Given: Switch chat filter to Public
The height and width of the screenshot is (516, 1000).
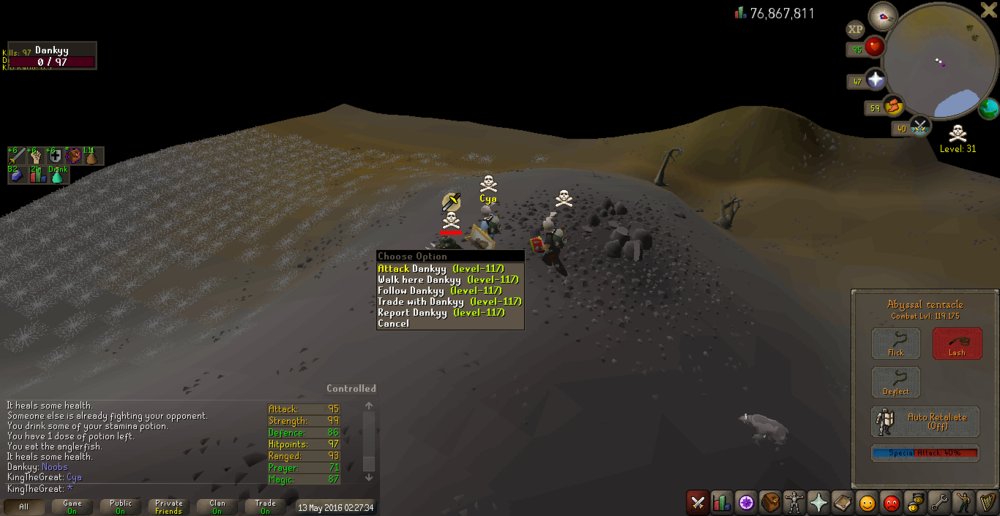Looking at the screenshot, I should 120,507.
